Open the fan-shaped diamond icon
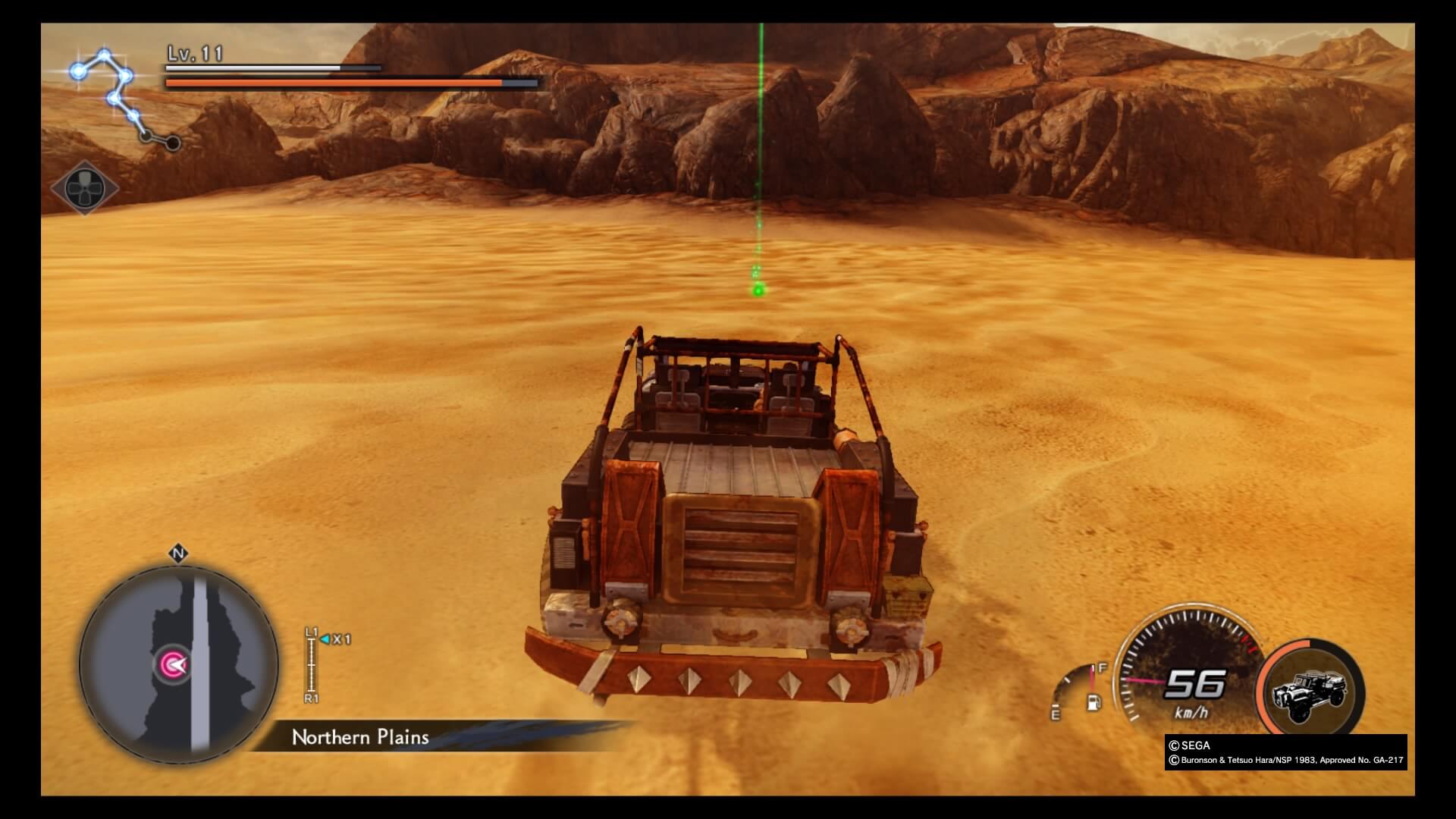This screenshot has width=1456, height=819. (84, 187)
